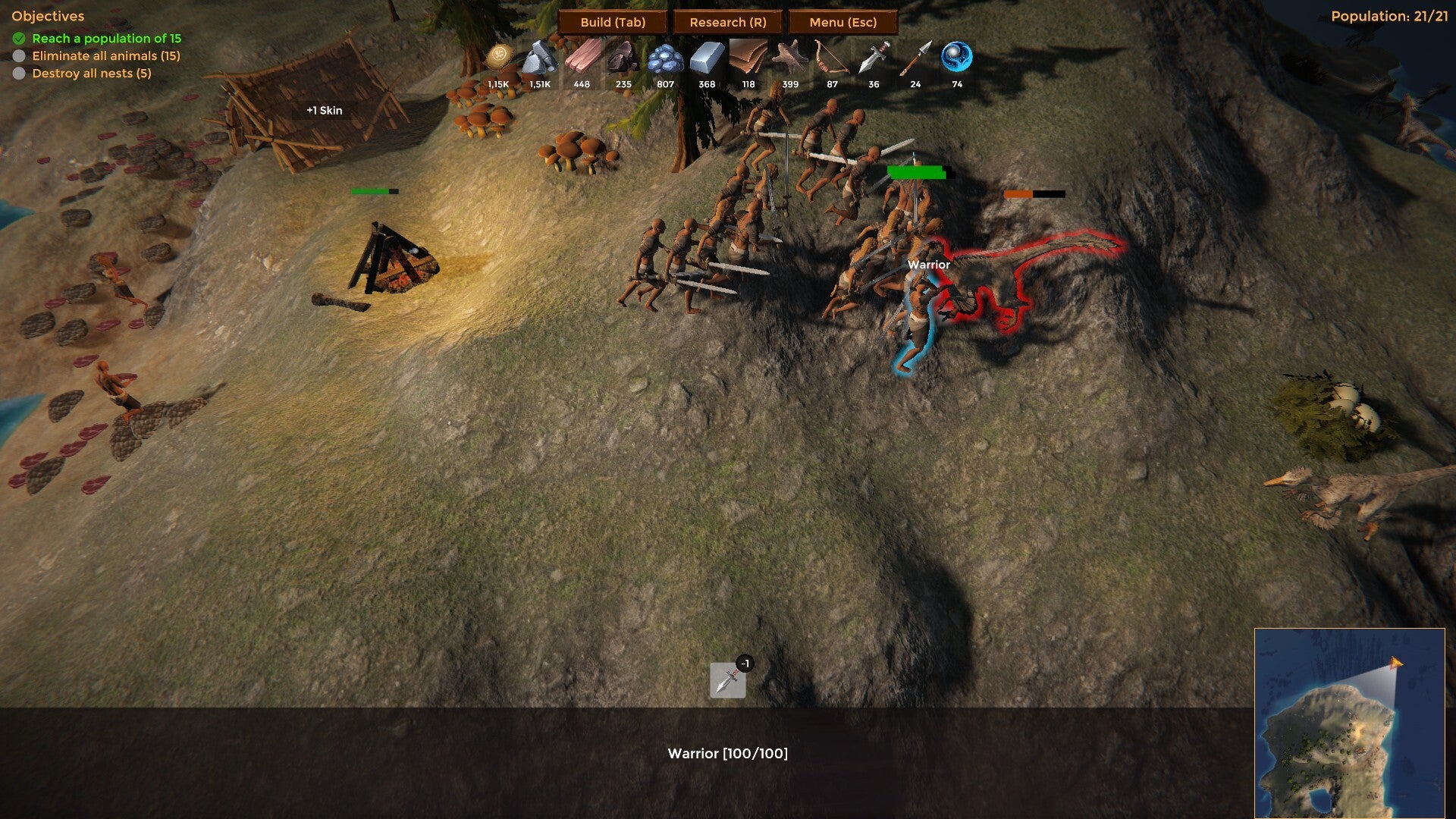The image size is (1456, 819).
Task: Click the sword action icon above unit panel
Action: coord(727,679)
